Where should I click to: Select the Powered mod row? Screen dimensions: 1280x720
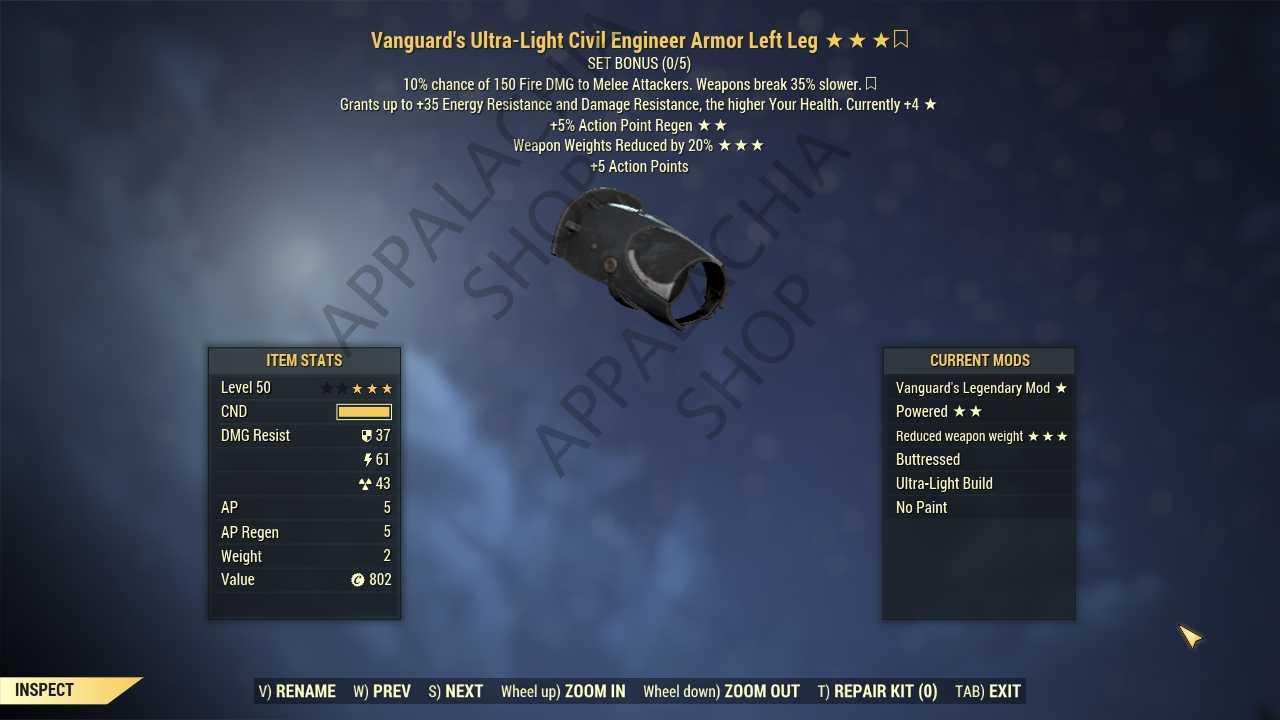tap(979, 412)
